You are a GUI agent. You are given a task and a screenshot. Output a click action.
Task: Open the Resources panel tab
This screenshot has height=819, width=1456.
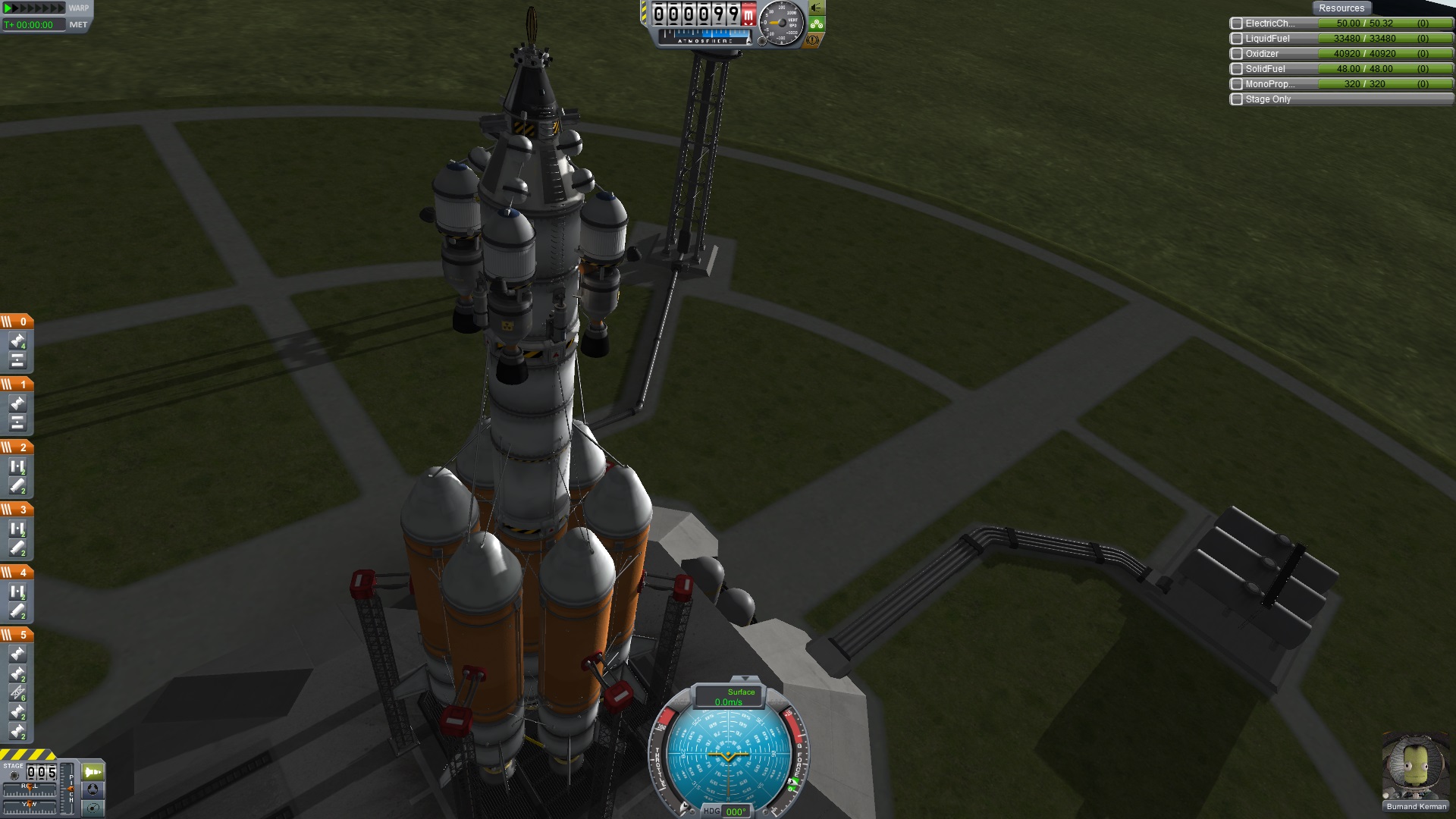[x=1341, y=8]
